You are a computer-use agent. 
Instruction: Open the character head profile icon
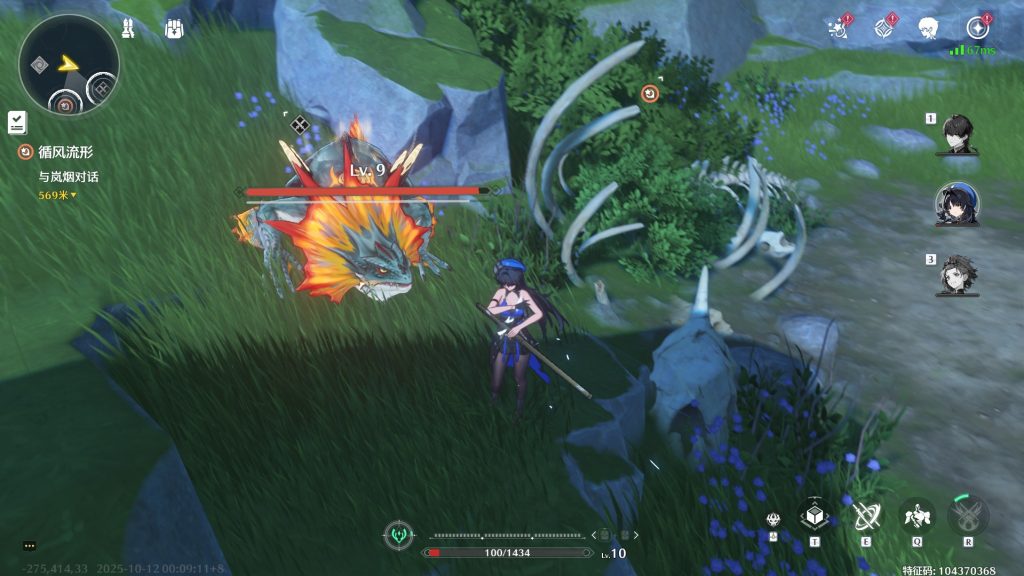(x=929, y=27)
